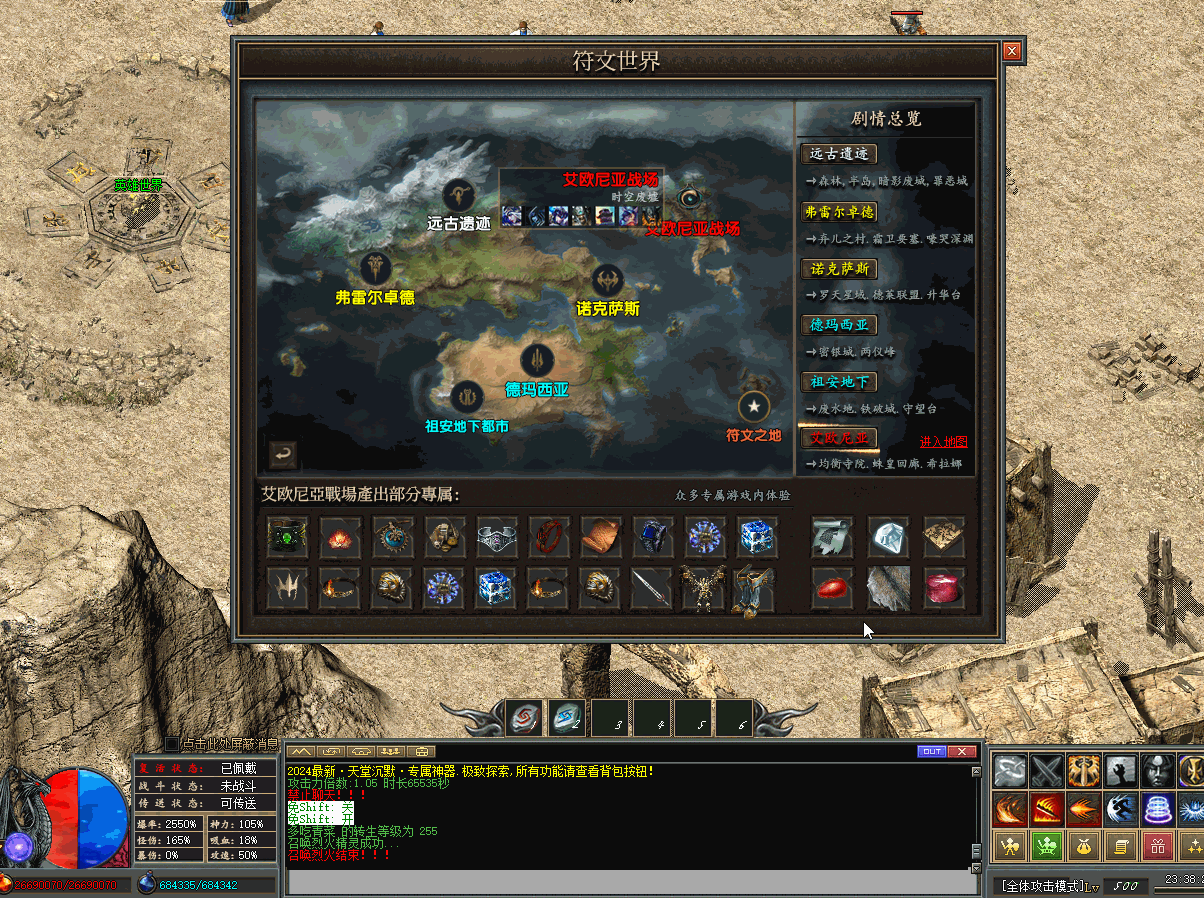Close the 符文世界 map window

coord(1012,51)
